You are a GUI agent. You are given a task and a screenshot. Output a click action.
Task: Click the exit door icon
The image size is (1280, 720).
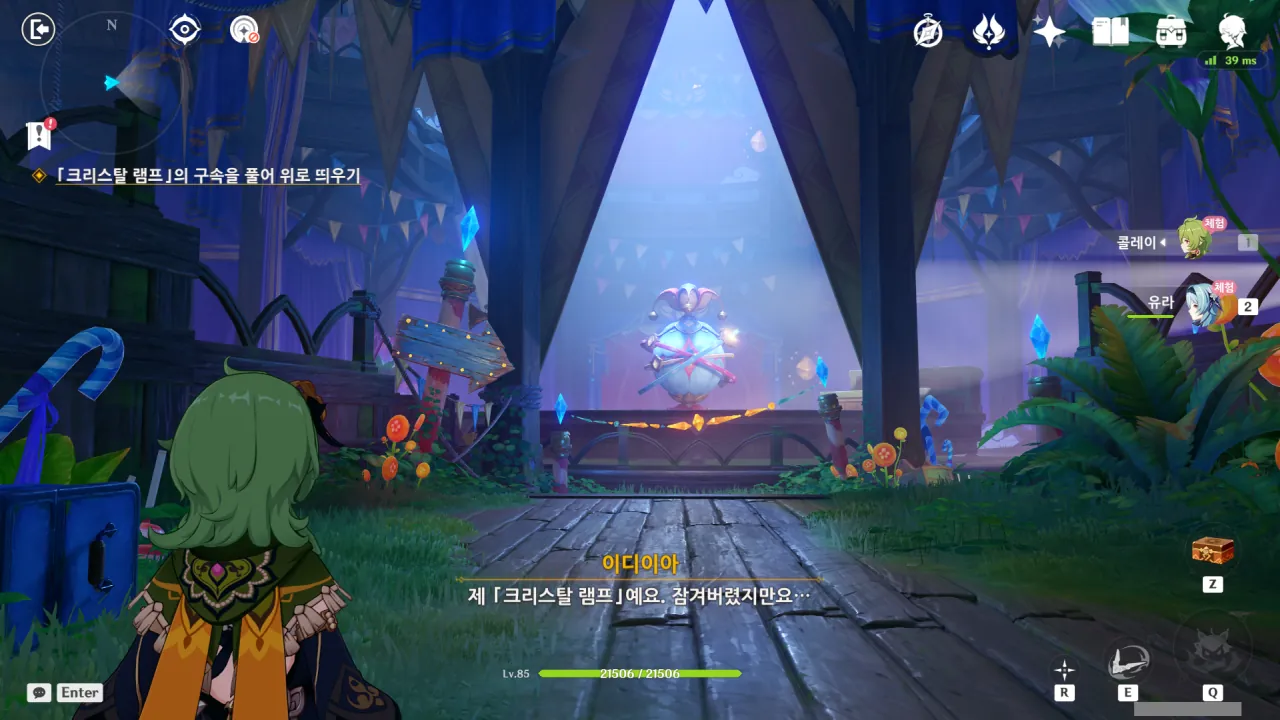pos(37,30)
